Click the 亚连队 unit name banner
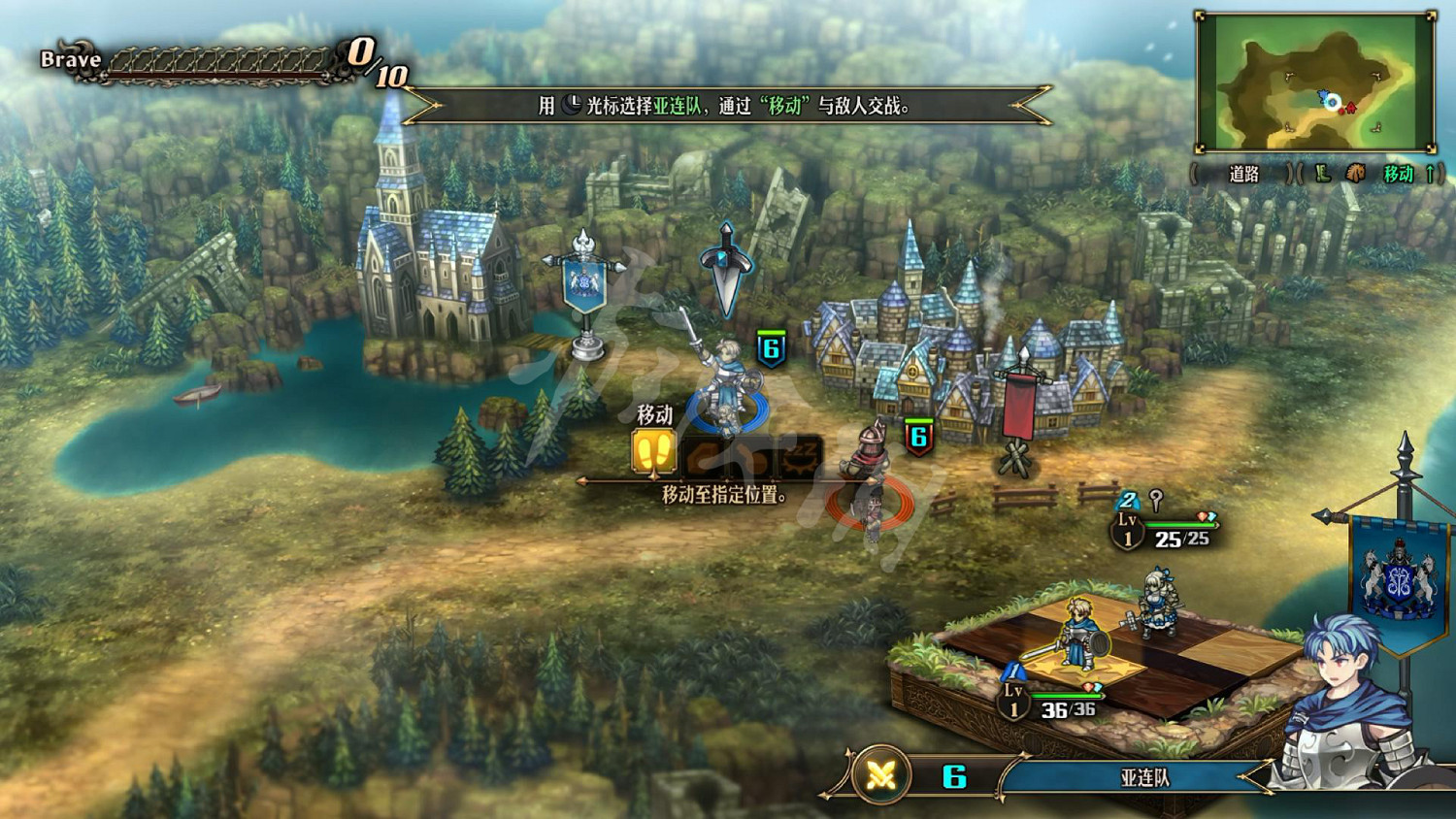 pos(1143,777)
